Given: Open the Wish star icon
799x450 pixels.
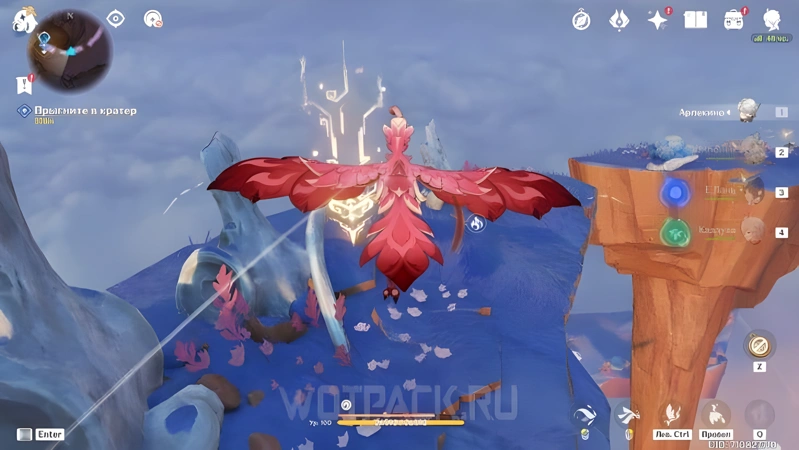Looking at the screenshot, I should pos(657,20).
